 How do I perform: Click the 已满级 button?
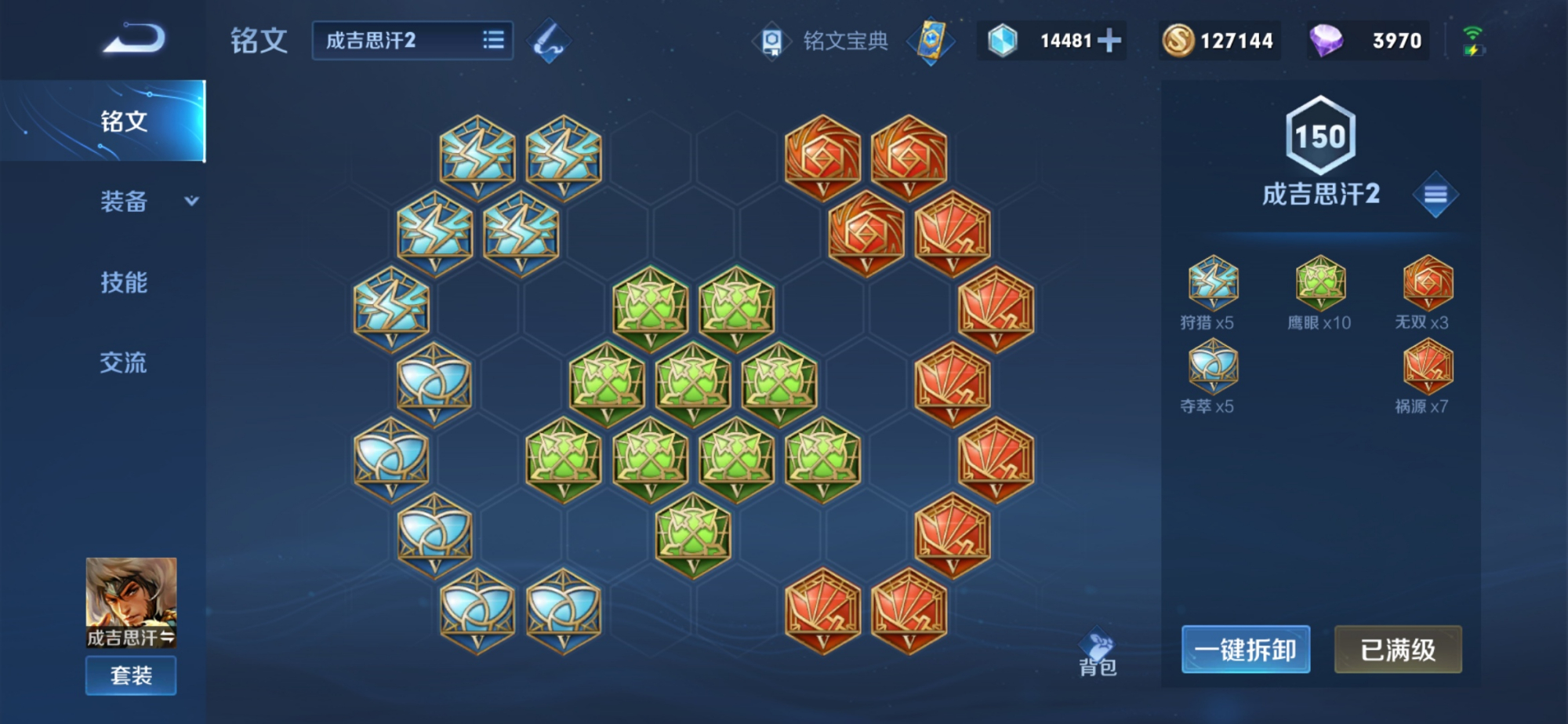tap(1398, 649)
